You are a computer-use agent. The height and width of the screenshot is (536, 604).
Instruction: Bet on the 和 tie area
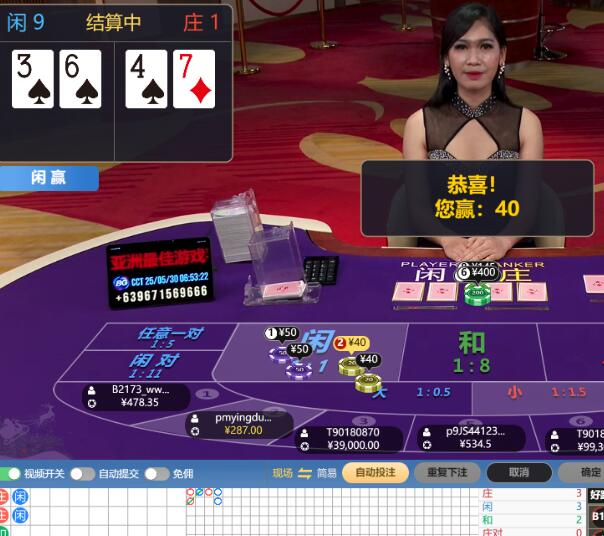click(x=472, y=352)
